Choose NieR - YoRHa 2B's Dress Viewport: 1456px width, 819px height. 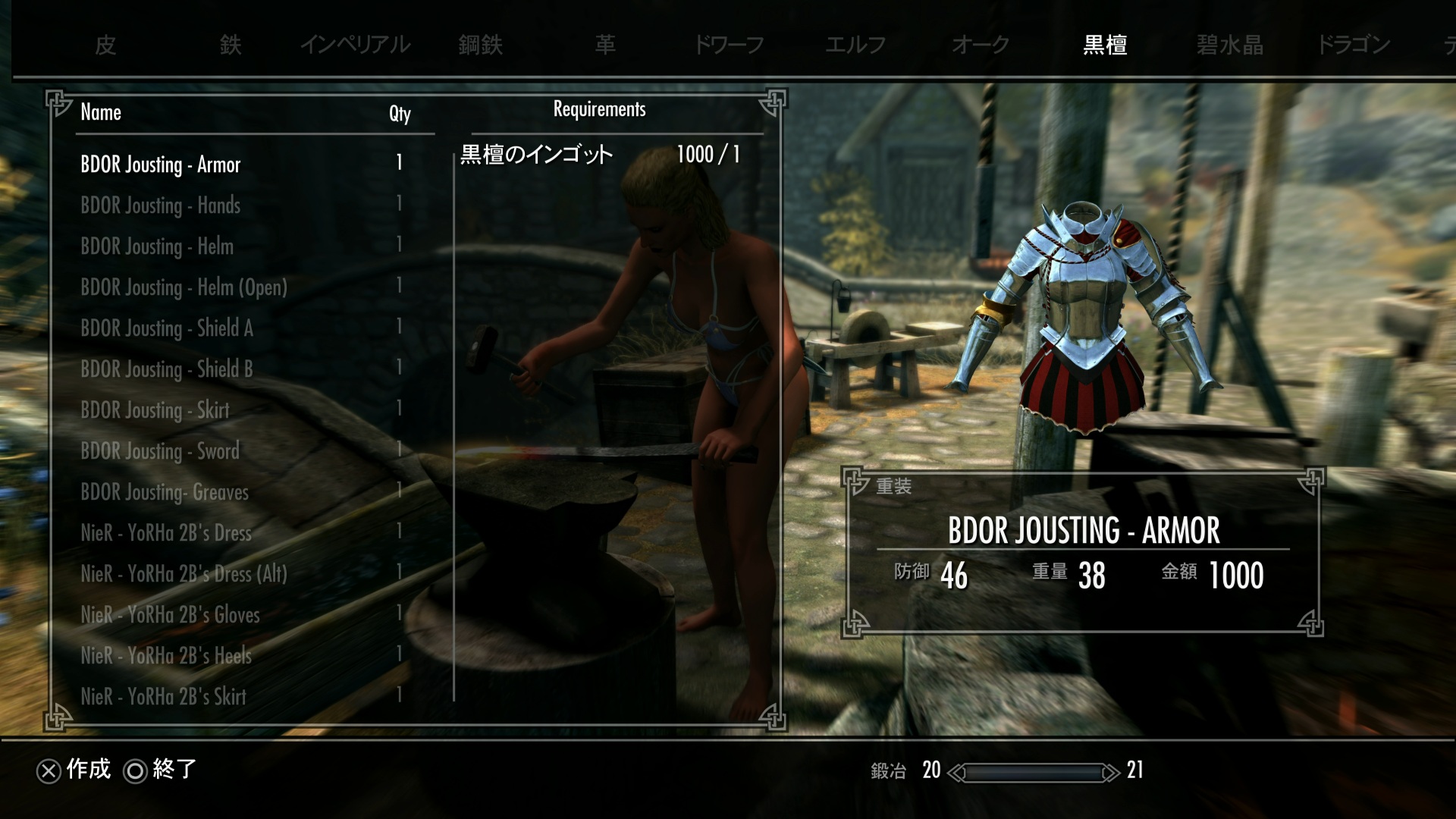(x=166, y=533)
